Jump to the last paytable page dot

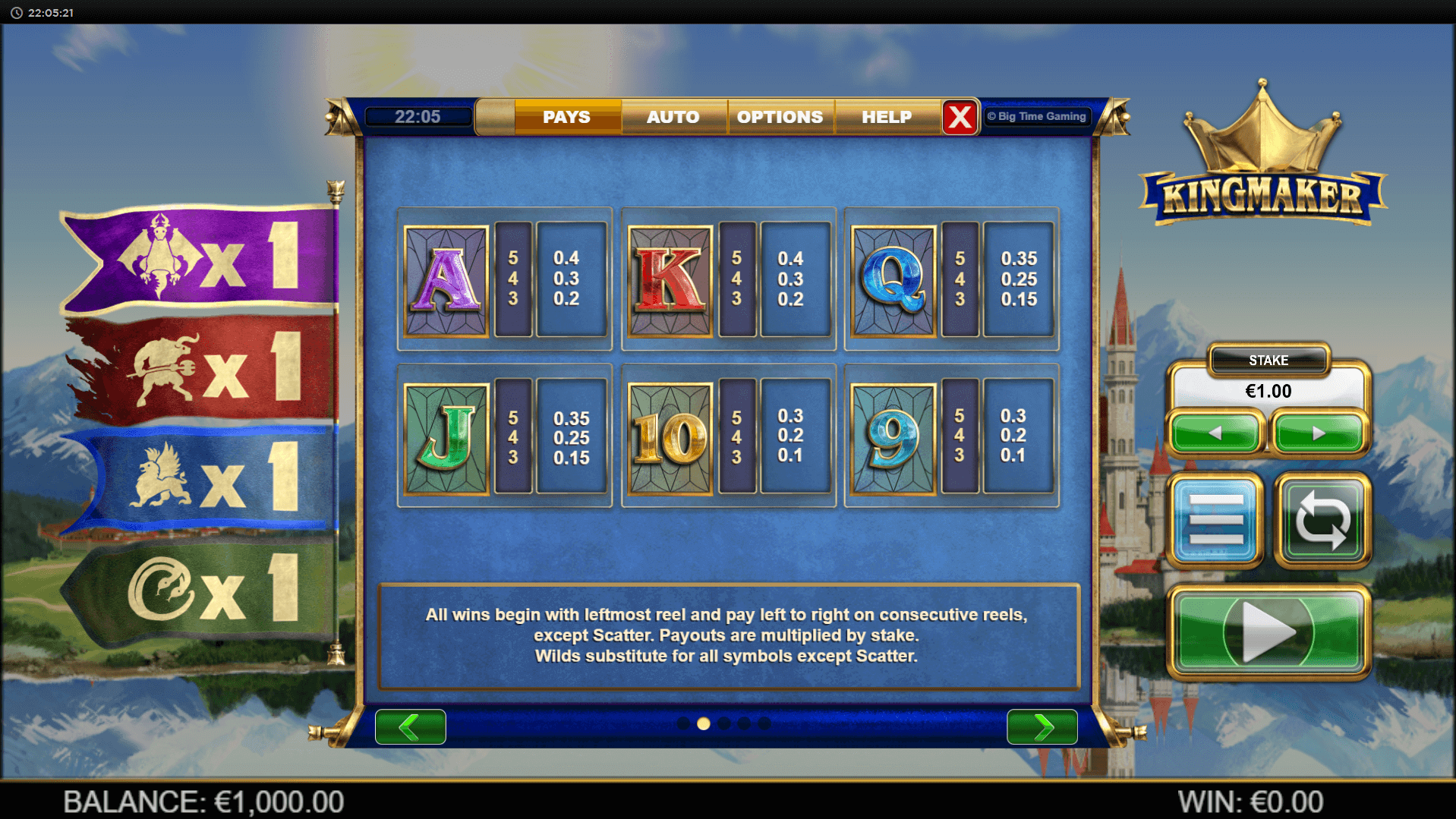764,723
